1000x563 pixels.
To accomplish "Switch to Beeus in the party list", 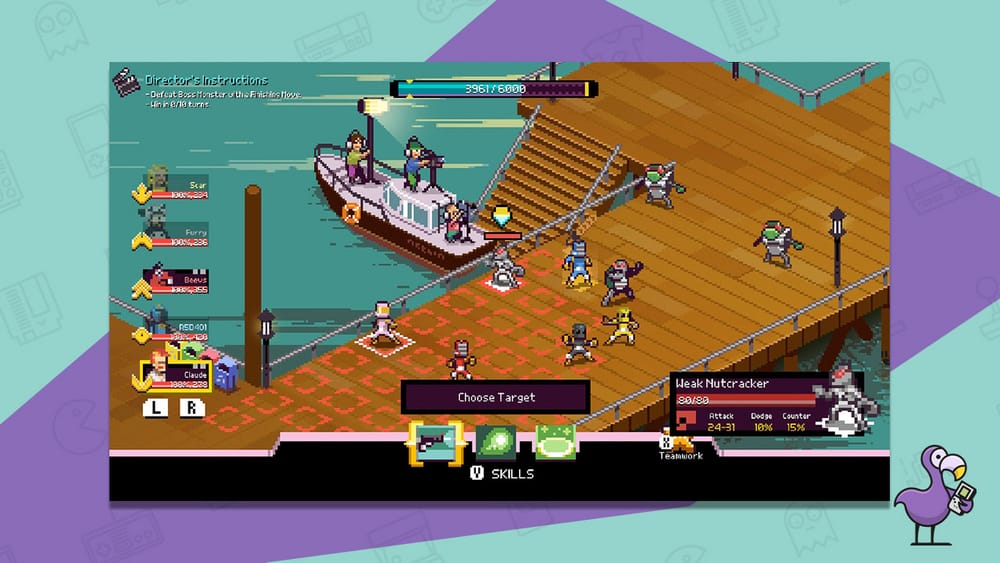I will coord(160,281).
